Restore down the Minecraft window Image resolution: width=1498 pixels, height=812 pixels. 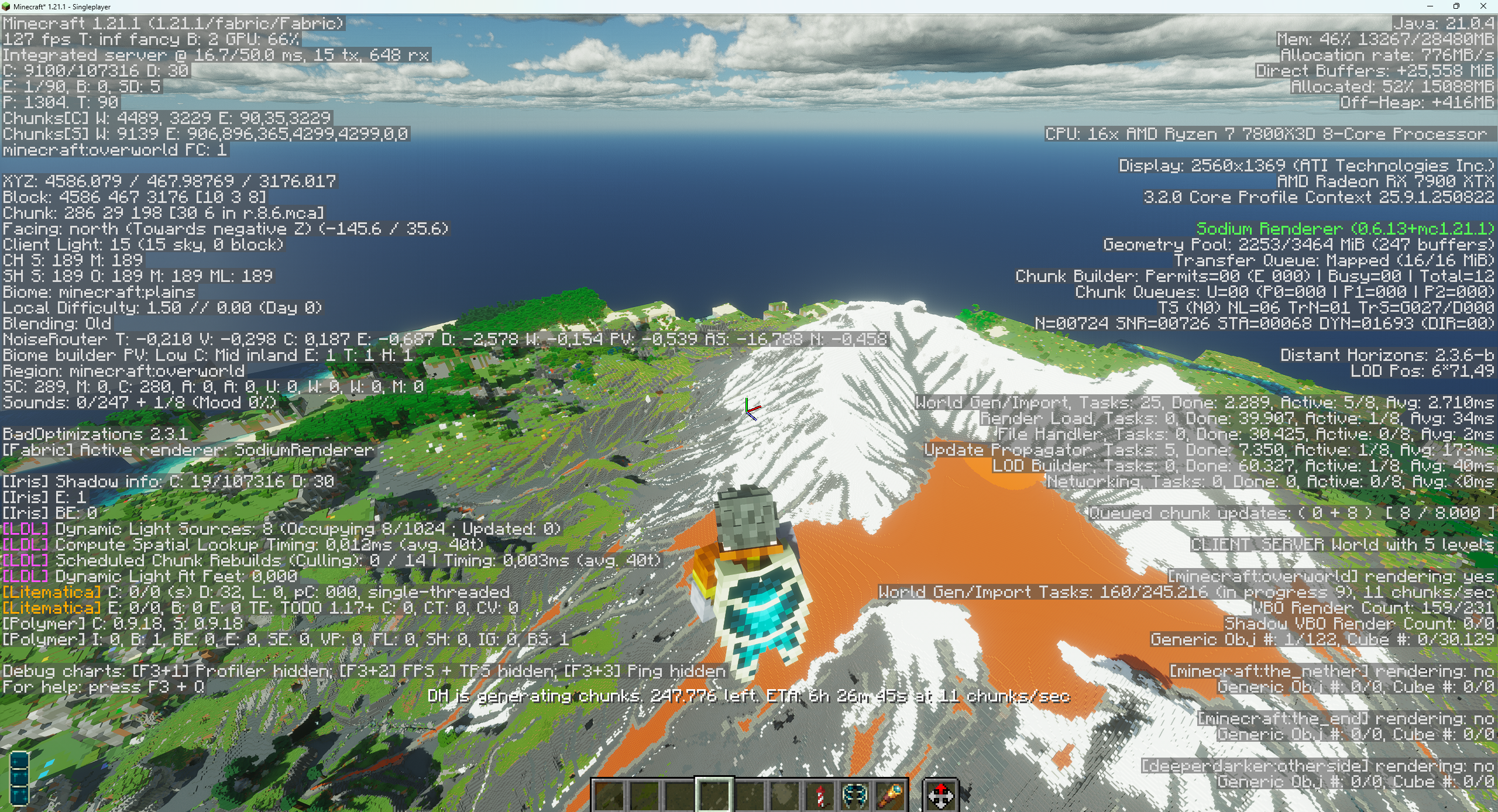(x=1456, y=6)
